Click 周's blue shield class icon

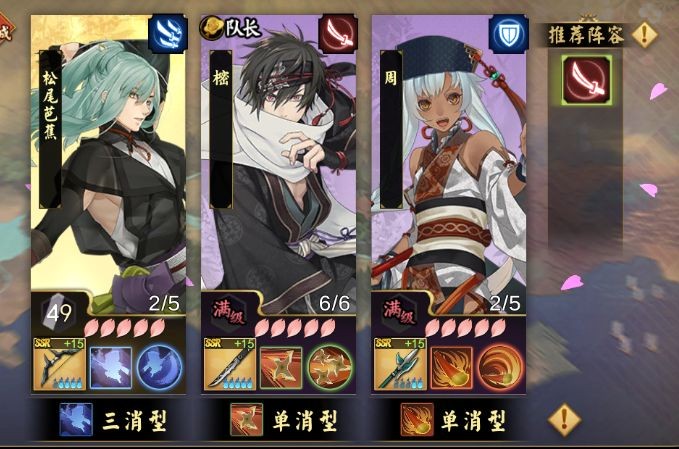[x=508, y=33]
